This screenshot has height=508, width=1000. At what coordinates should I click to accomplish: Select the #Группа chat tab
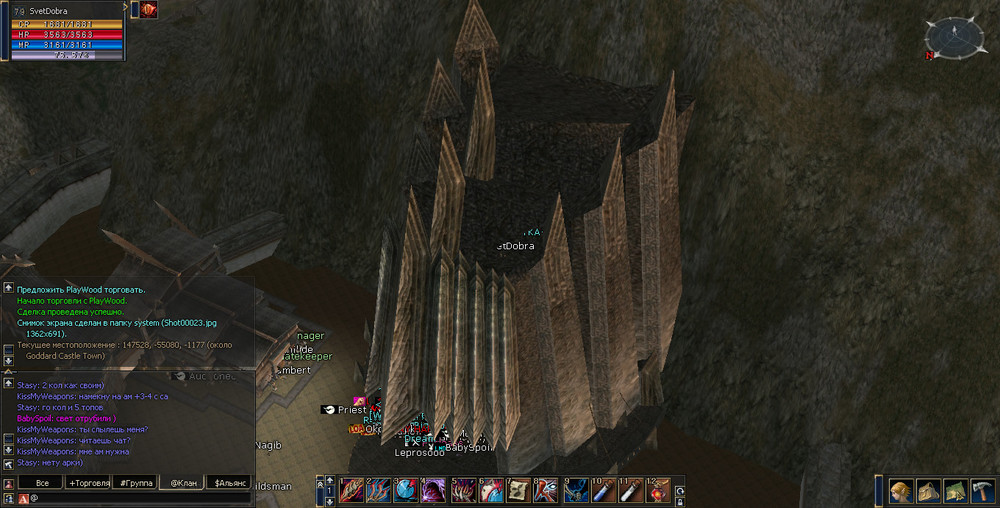(136, 483)
